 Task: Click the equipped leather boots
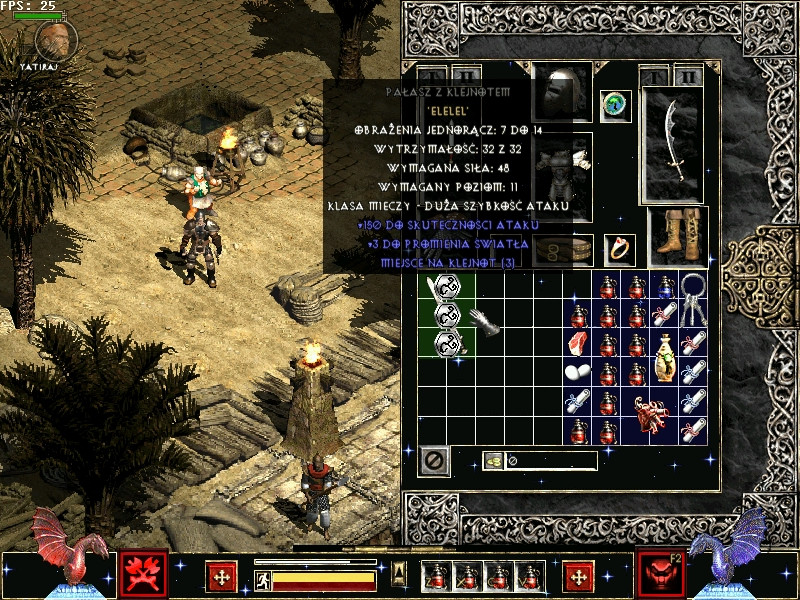click(x=678, y=236)
